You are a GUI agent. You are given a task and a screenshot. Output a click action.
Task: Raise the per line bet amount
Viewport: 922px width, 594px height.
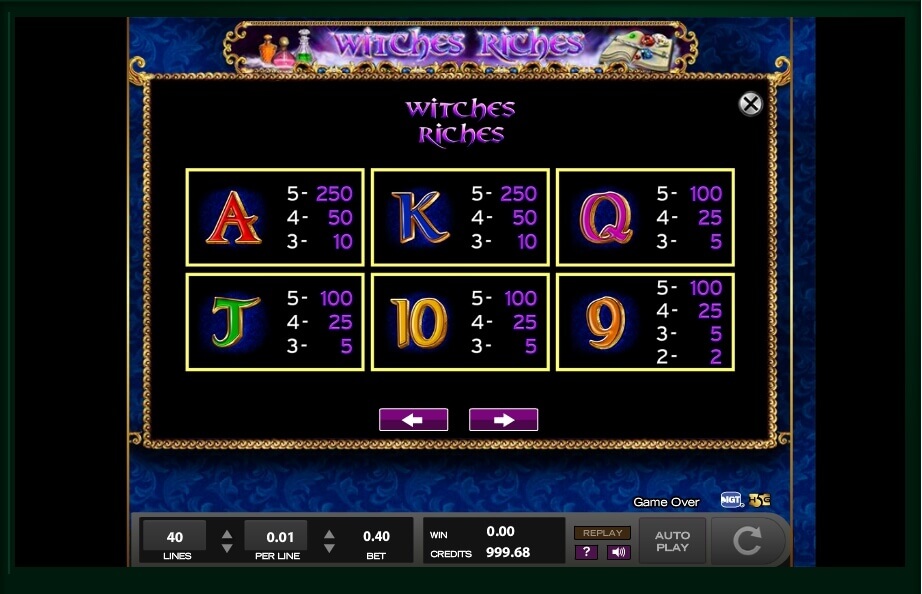[329, 534]
